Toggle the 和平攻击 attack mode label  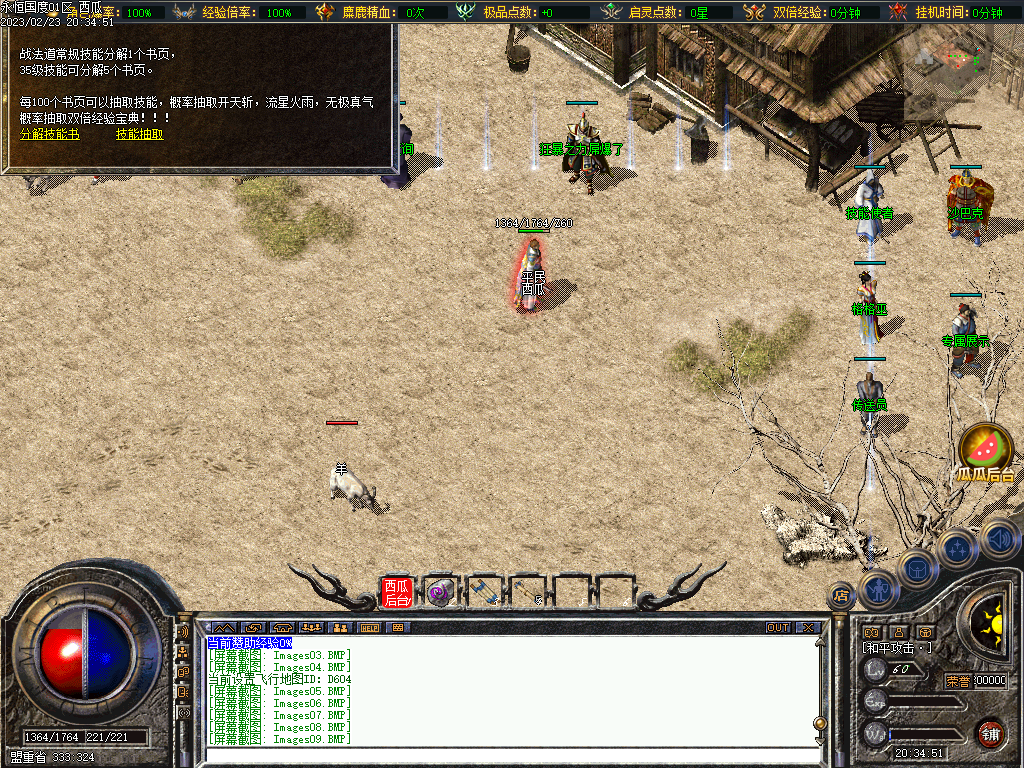[x=897, y=648]
